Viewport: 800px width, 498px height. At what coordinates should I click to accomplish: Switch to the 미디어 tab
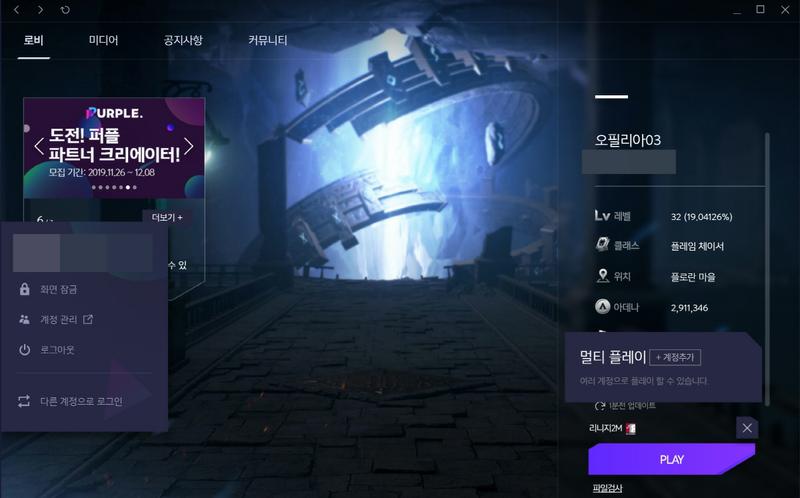(103, 41)
